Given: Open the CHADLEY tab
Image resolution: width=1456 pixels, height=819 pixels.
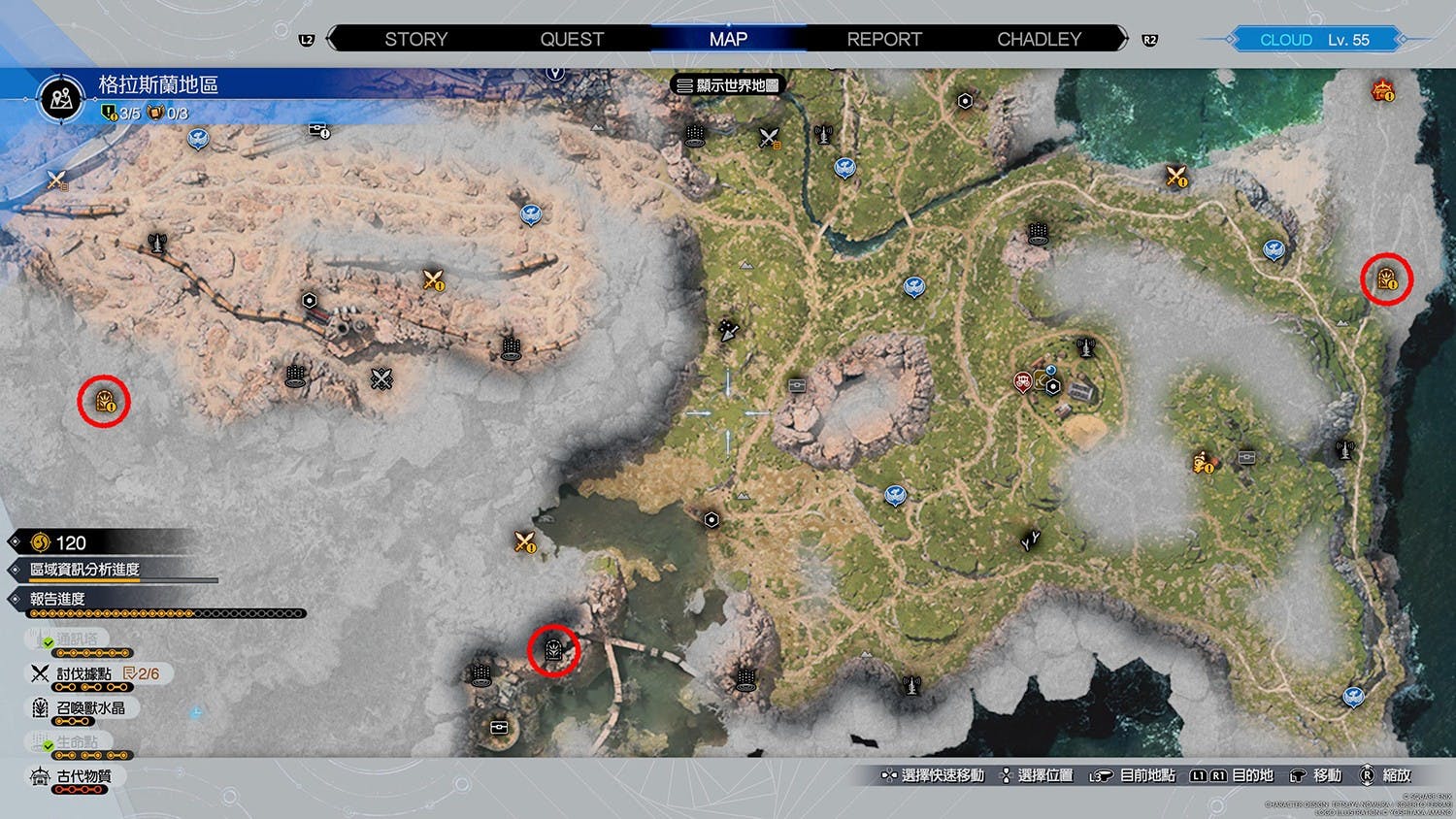Looking at the screenshot, I should click(x=1039, y=40).
